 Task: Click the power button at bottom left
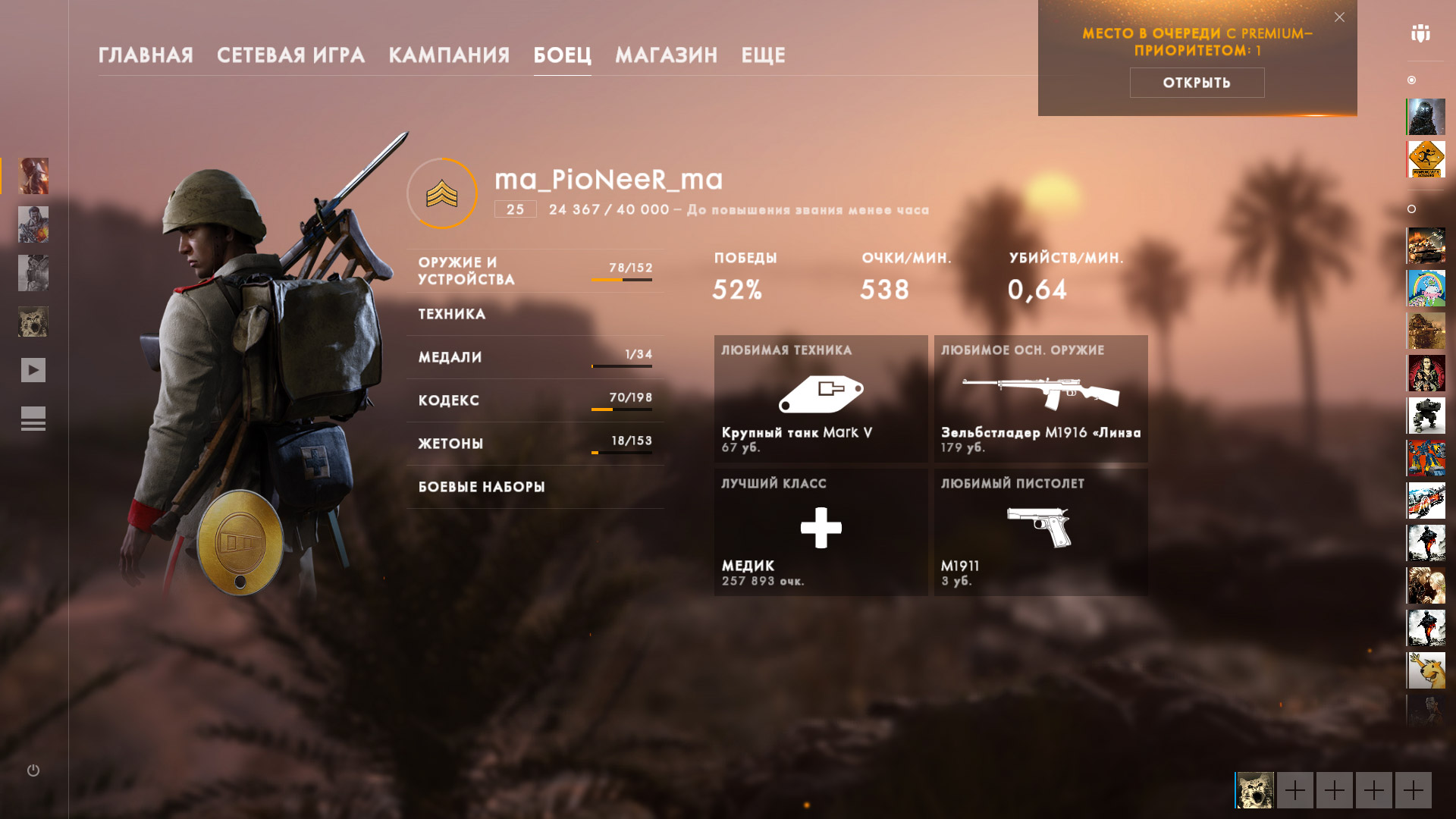[33, 771]
